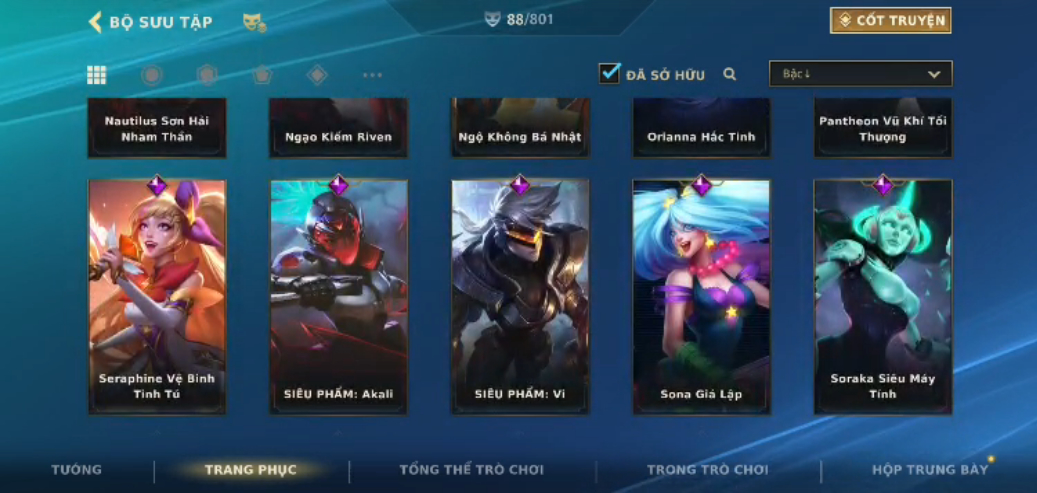1037x493 pixels.
Task: Click the theater masks icon
Action: point(254,22)
